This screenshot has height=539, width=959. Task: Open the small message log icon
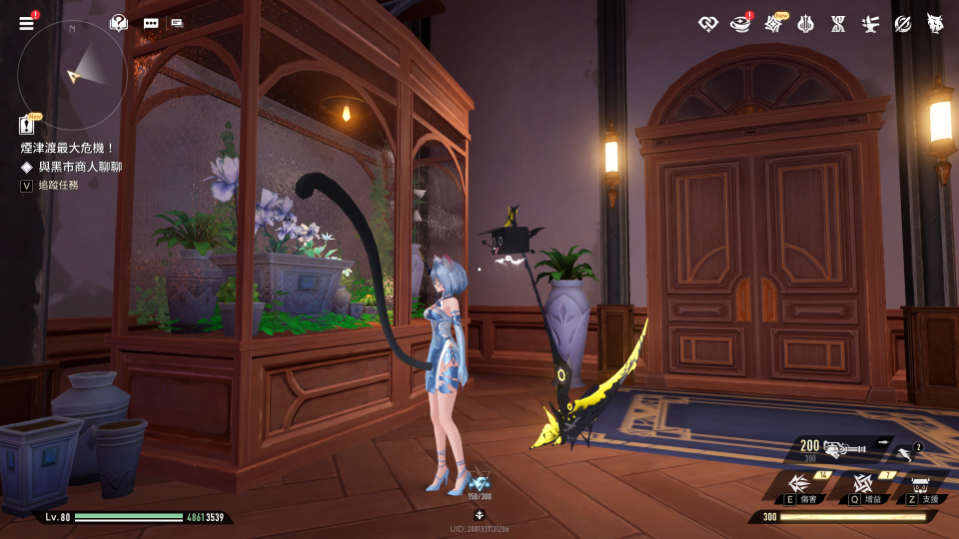point(177,23)
